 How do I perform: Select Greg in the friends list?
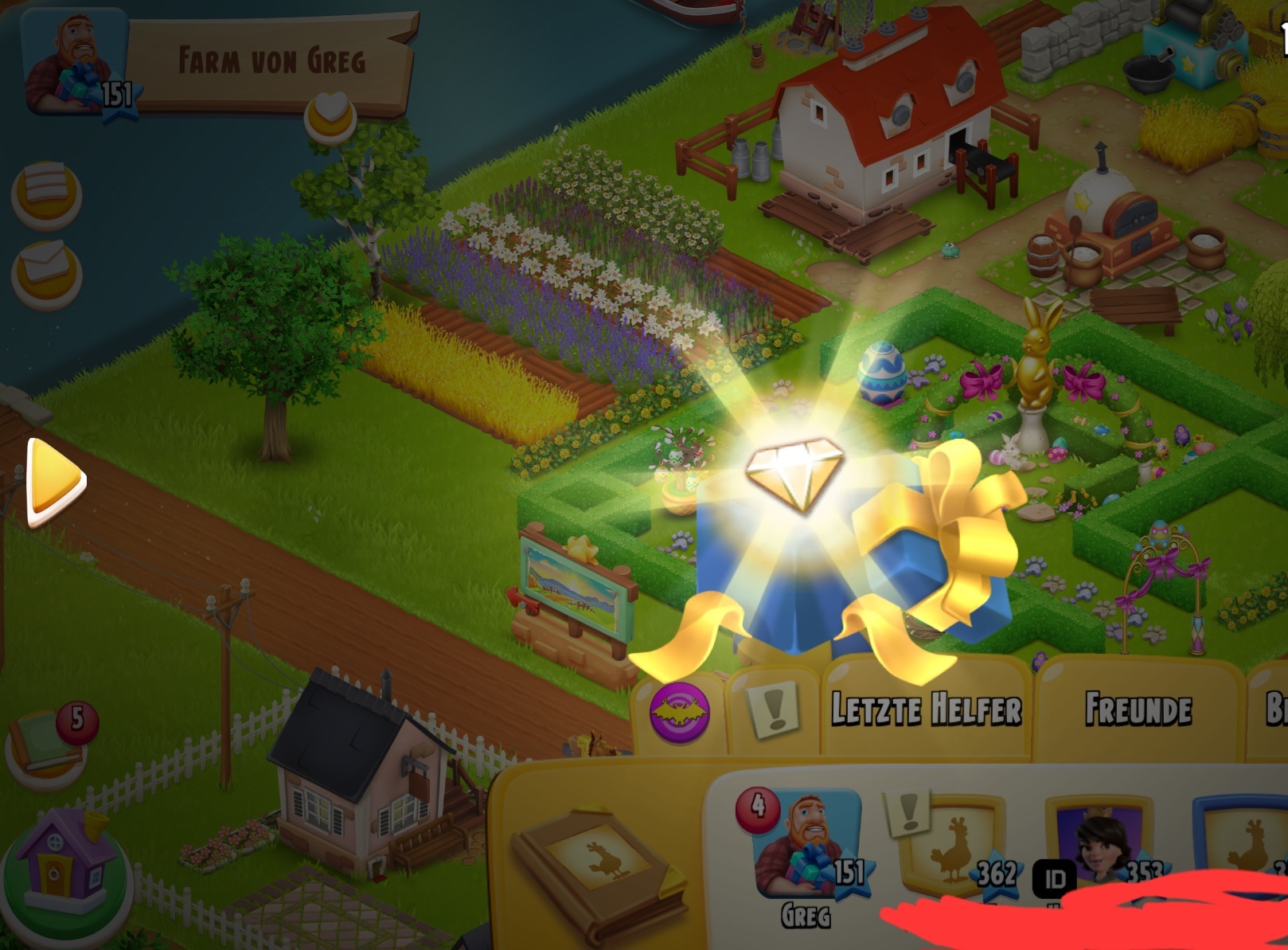point(806,844)
